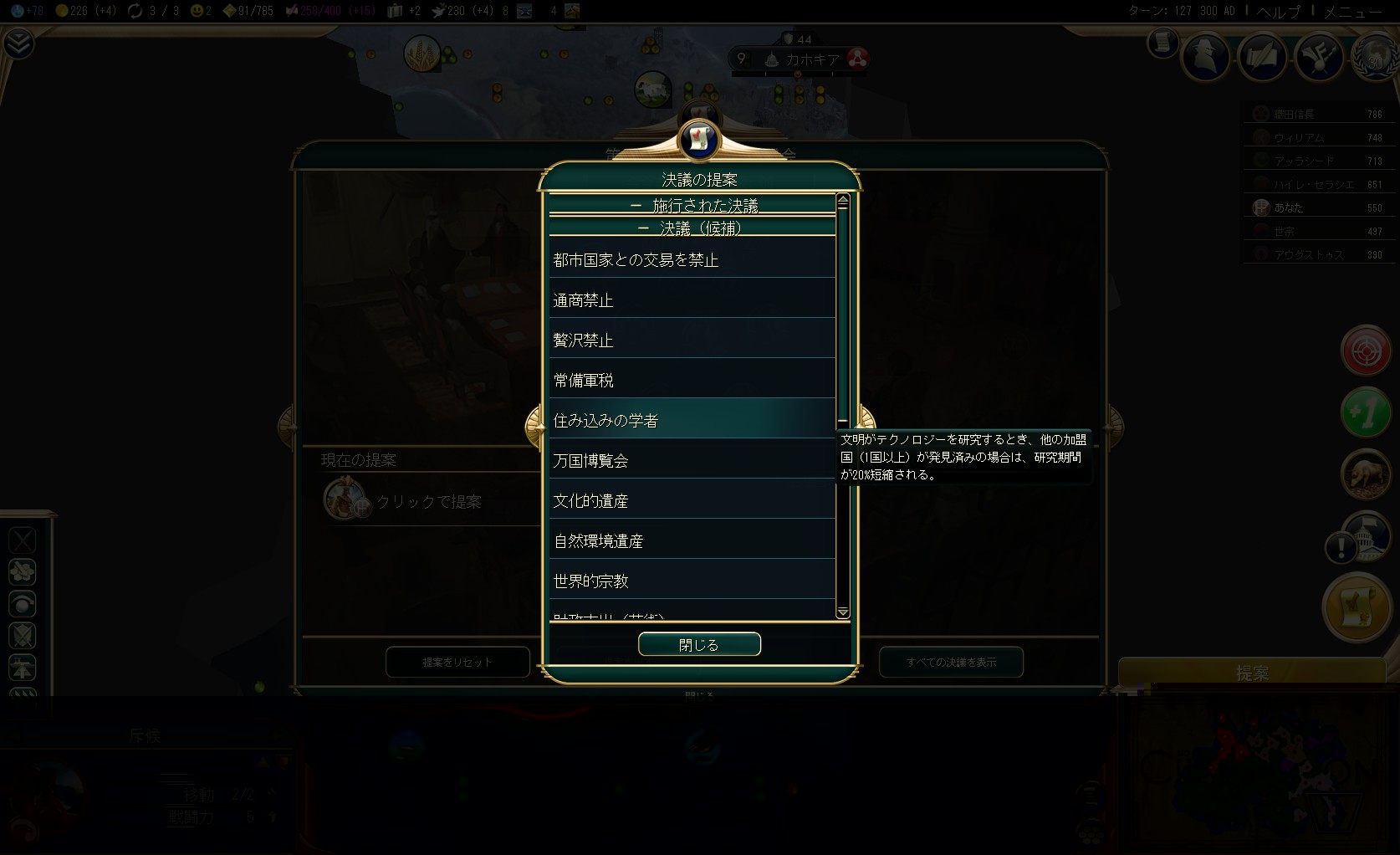Click the red target notification icon
The image size is (1400, 855).
point(1367,351)
